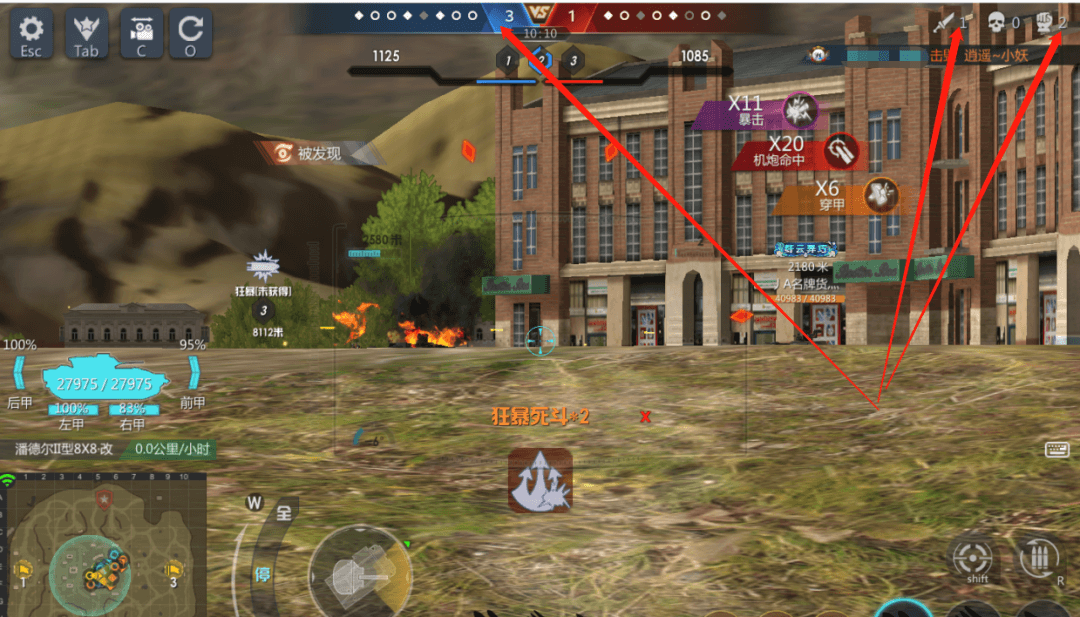Viewport: 1080px width, 617px height.
Task: Activate the 狂暴死斗 skill icon
Action: 540,479
